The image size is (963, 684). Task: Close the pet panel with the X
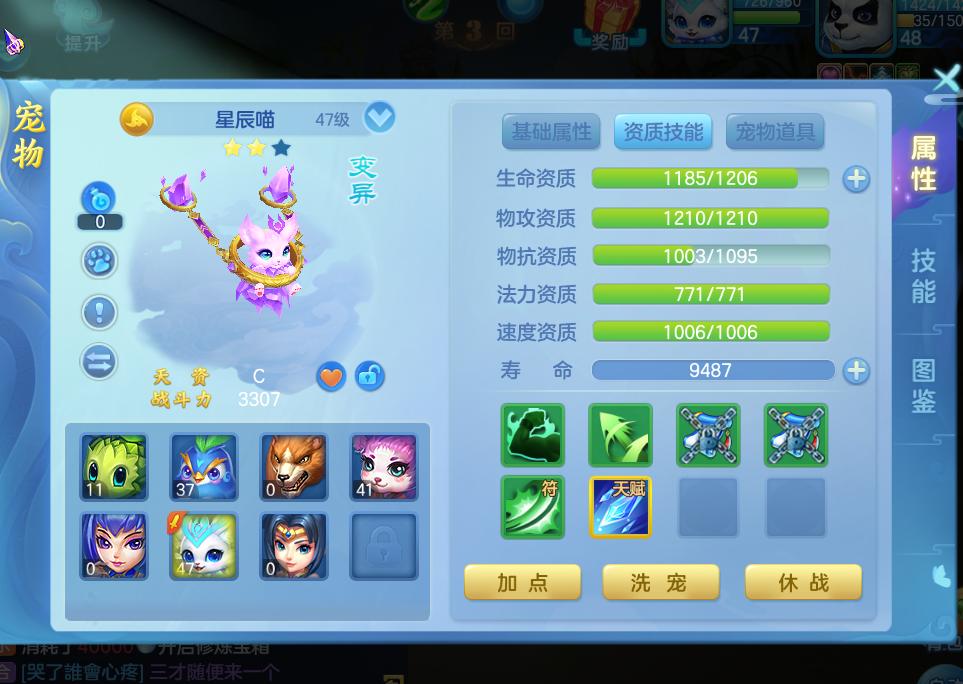tap(944, 80)
